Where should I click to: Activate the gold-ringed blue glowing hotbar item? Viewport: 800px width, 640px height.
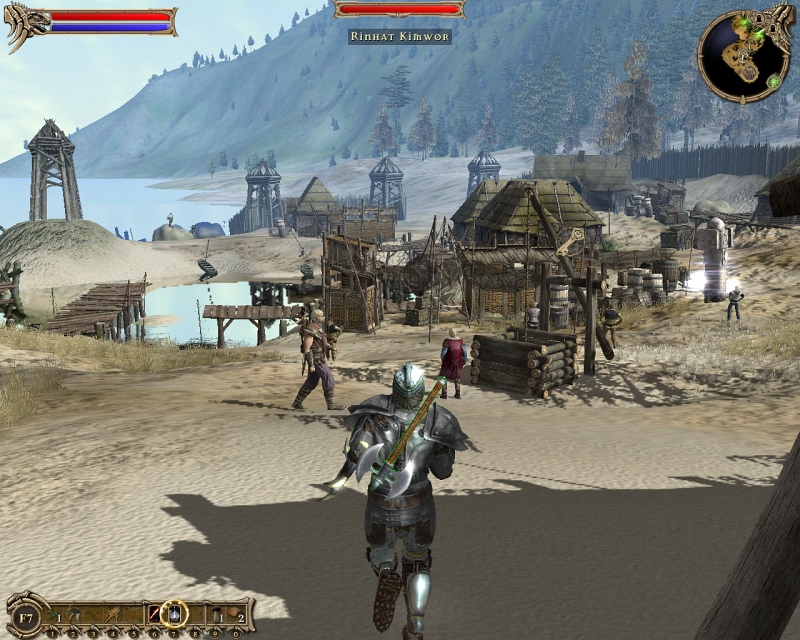pos(174,612)
